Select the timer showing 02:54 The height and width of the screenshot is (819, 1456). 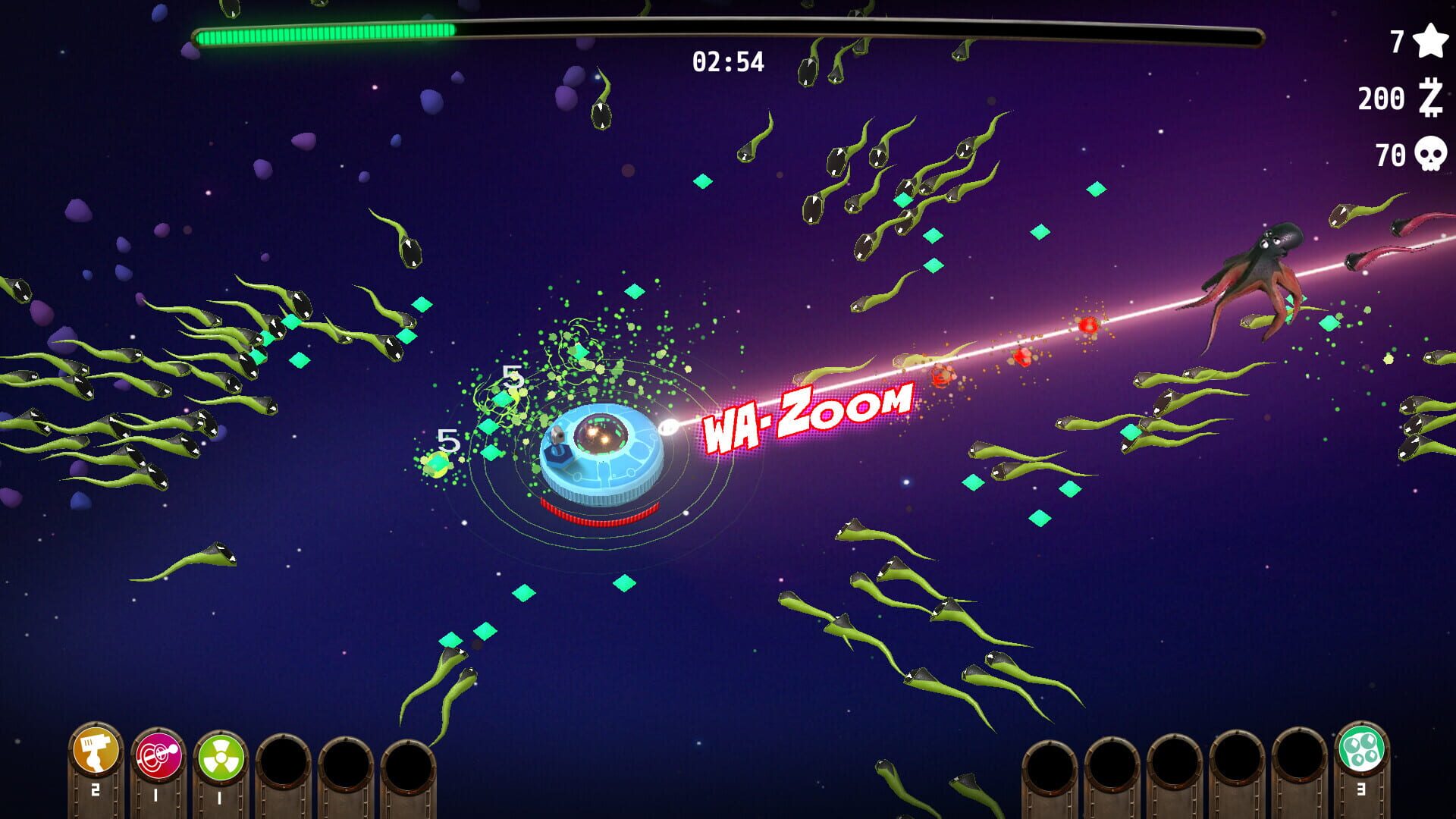[726, 62]
